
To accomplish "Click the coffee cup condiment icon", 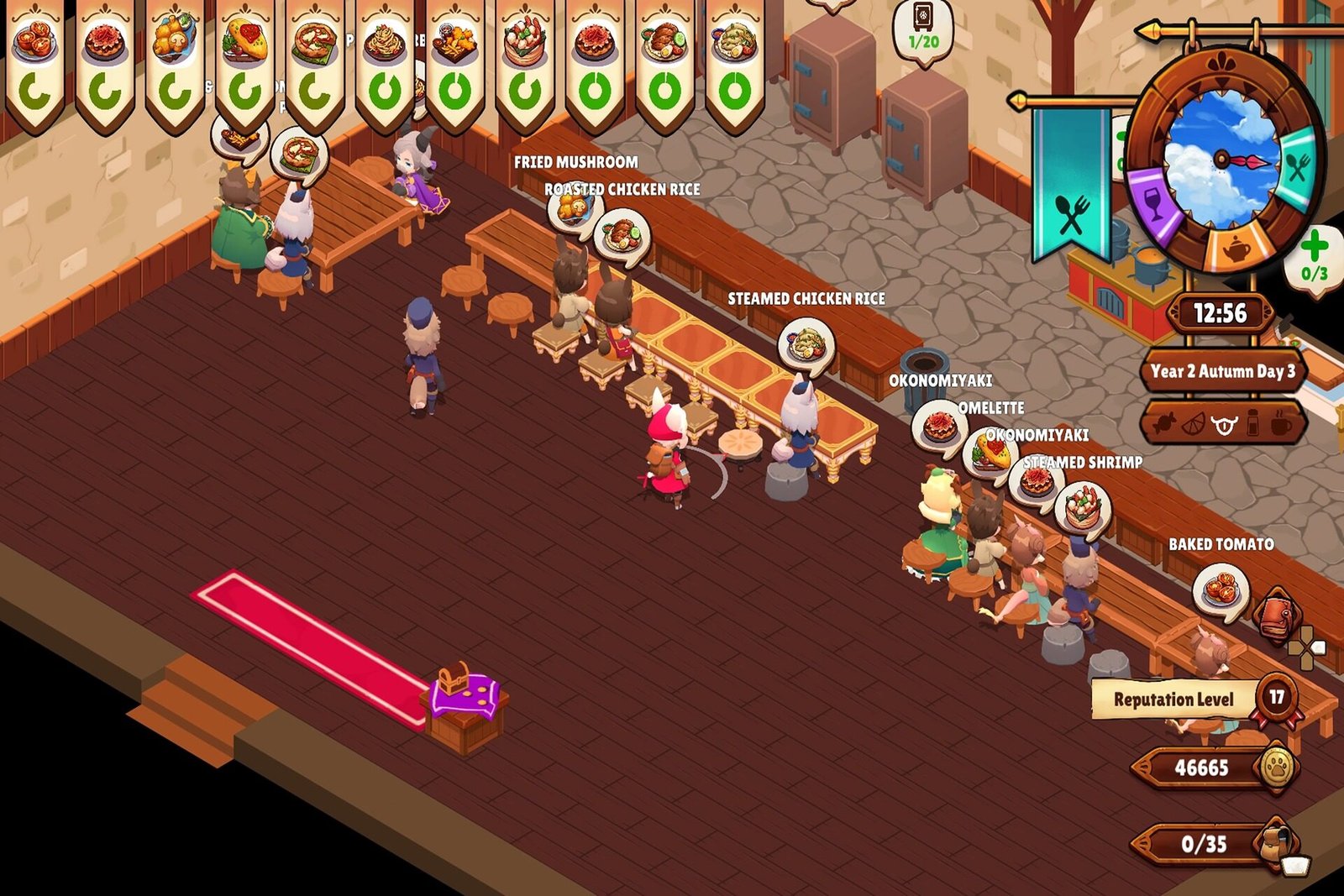I will click(1281, 425).
